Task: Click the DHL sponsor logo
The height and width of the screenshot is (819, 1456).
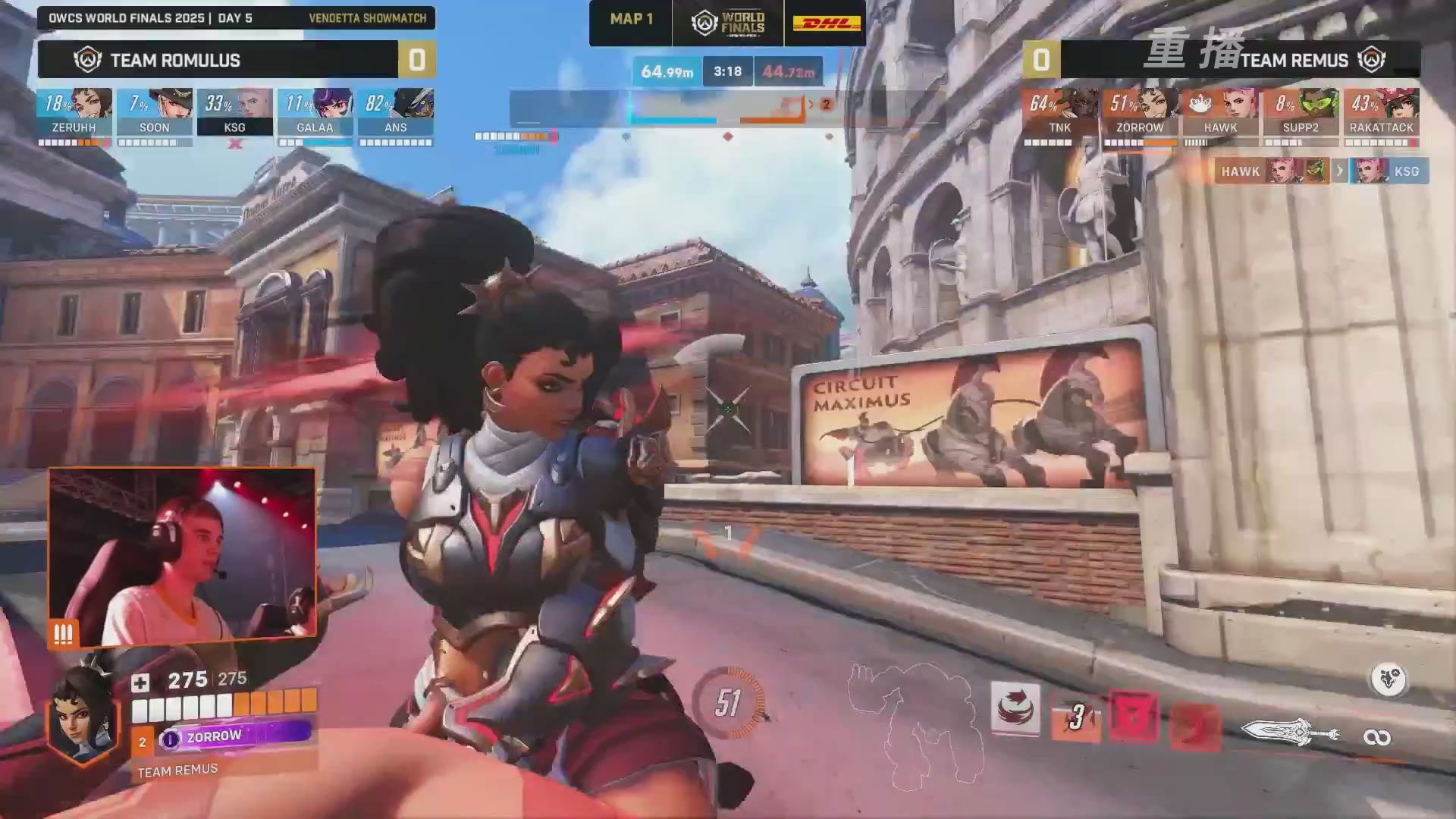Action: click(x=826, y=24)
